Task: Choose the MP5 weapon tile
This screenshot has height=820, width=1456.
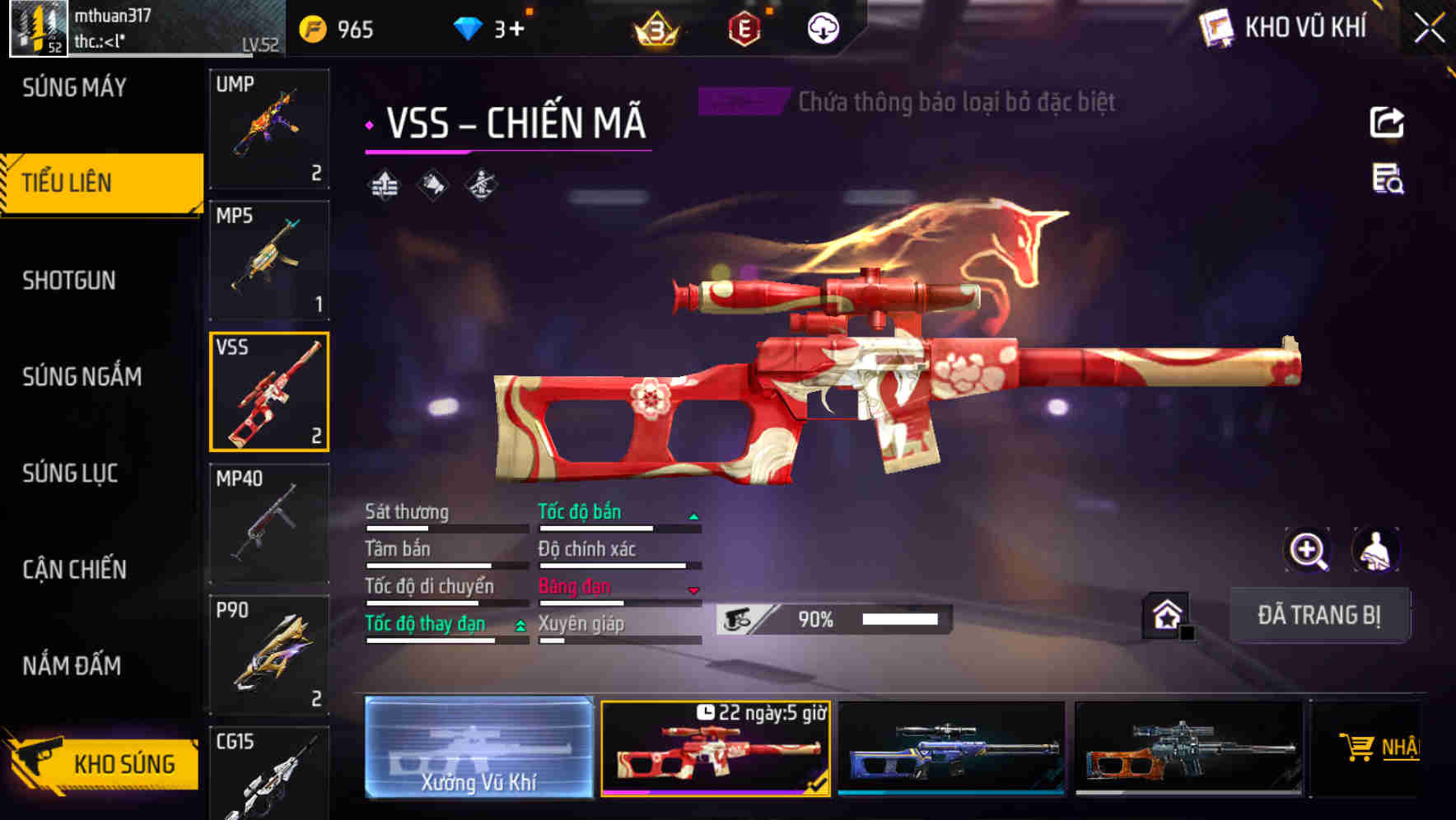Action: tap(269, 260)
